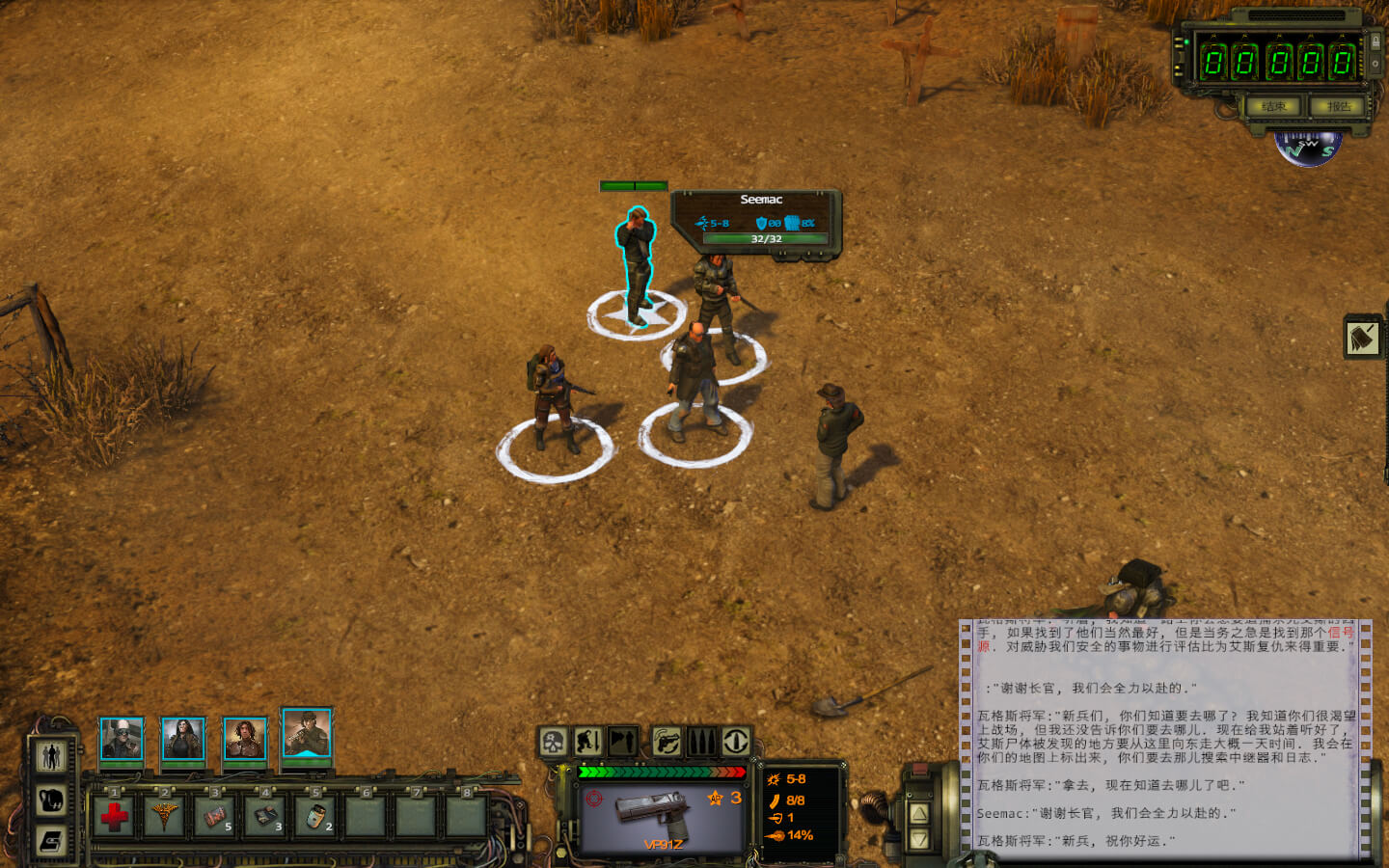Activate the skull headshot action
This screenshot has height=868, width=1389.
pos(553,742)
